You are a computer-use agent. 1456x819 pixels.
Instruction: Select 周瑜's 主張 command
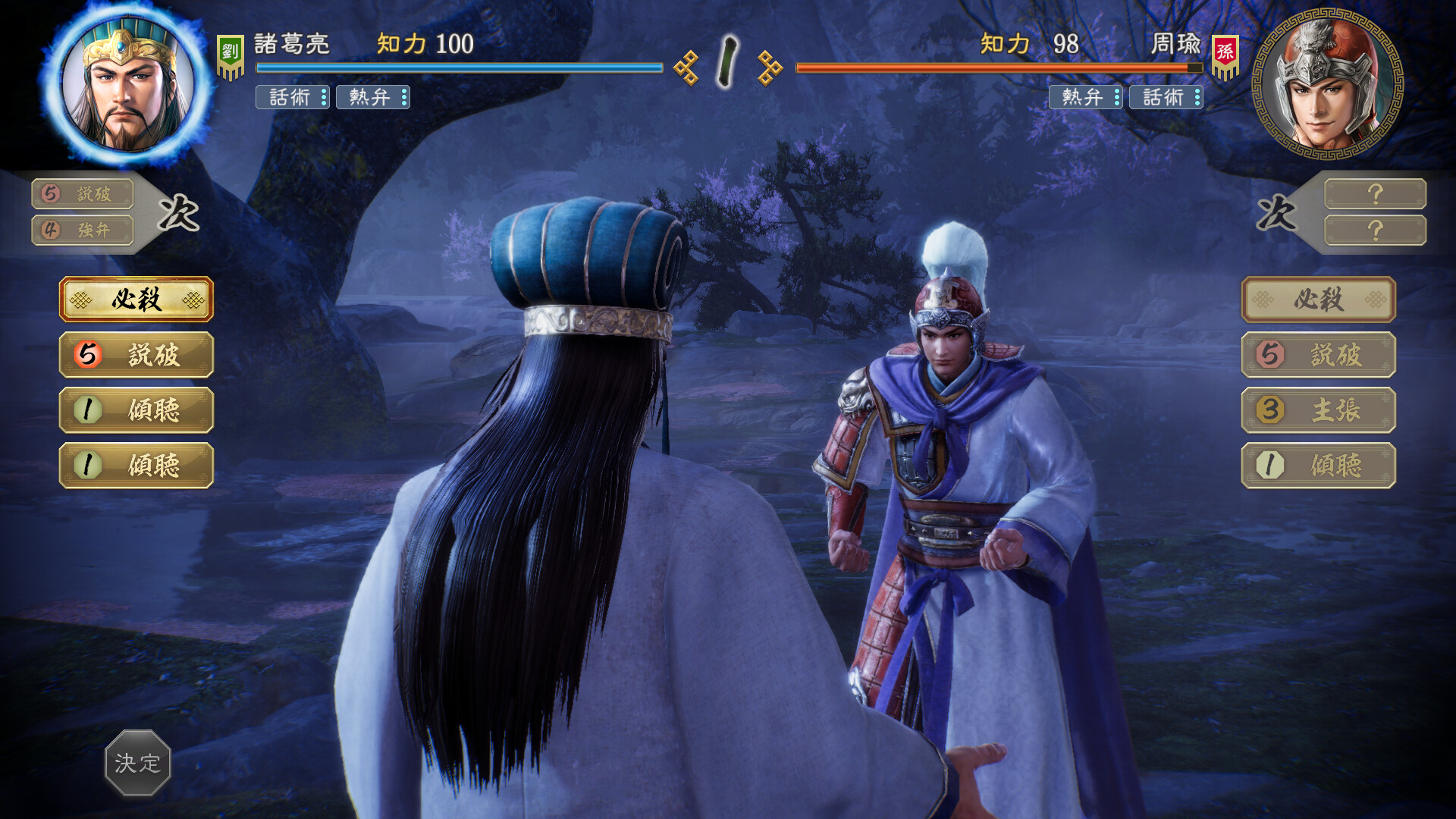point(1318,410)
